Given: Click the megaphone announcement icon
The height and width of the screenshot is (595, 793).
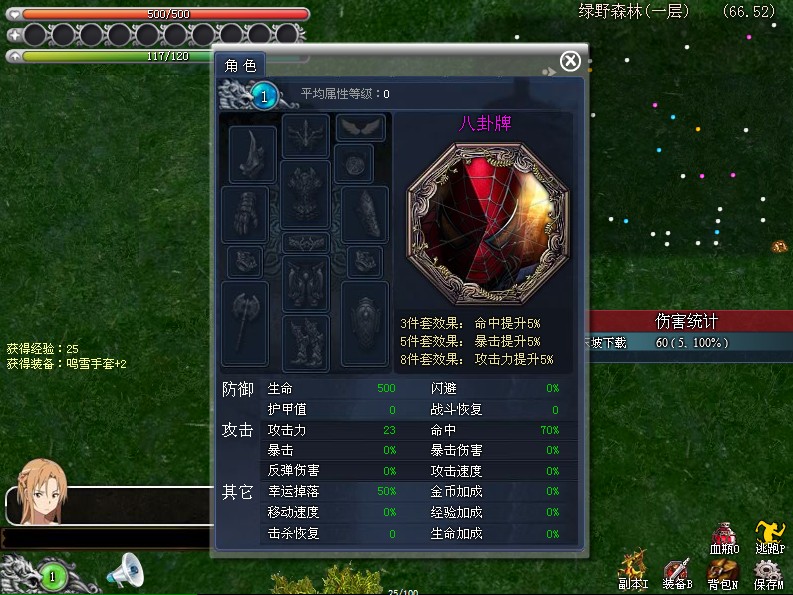Looking at the screenshot, I should point(127,571).
